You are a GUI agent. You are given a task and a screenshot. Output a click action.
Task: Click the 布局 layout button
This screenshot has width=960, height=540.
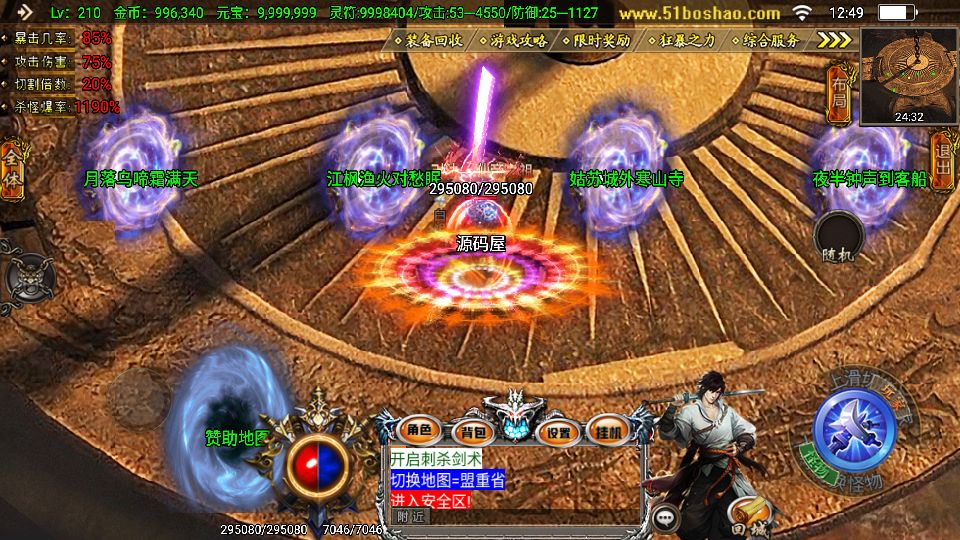838,87
